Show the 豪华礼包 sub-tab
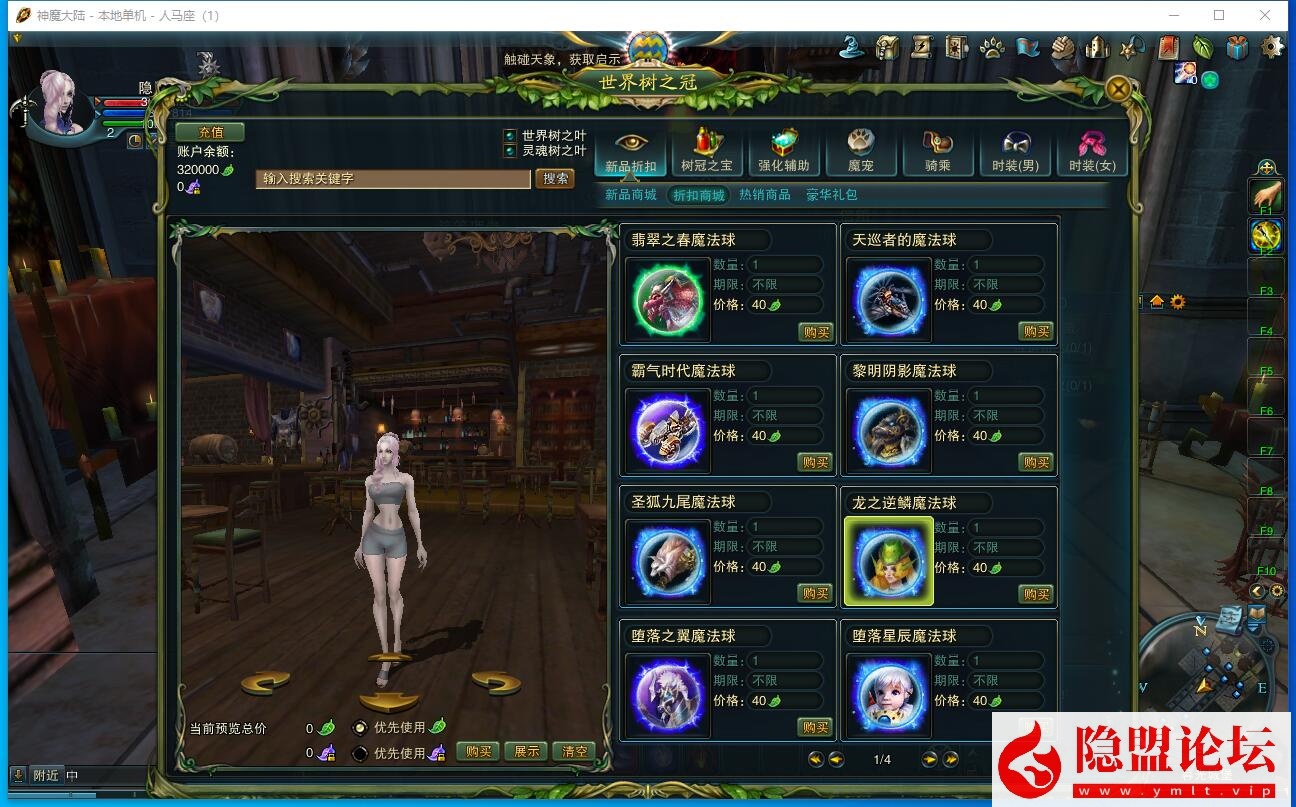The image size is (1296, 807). [832, 195]
